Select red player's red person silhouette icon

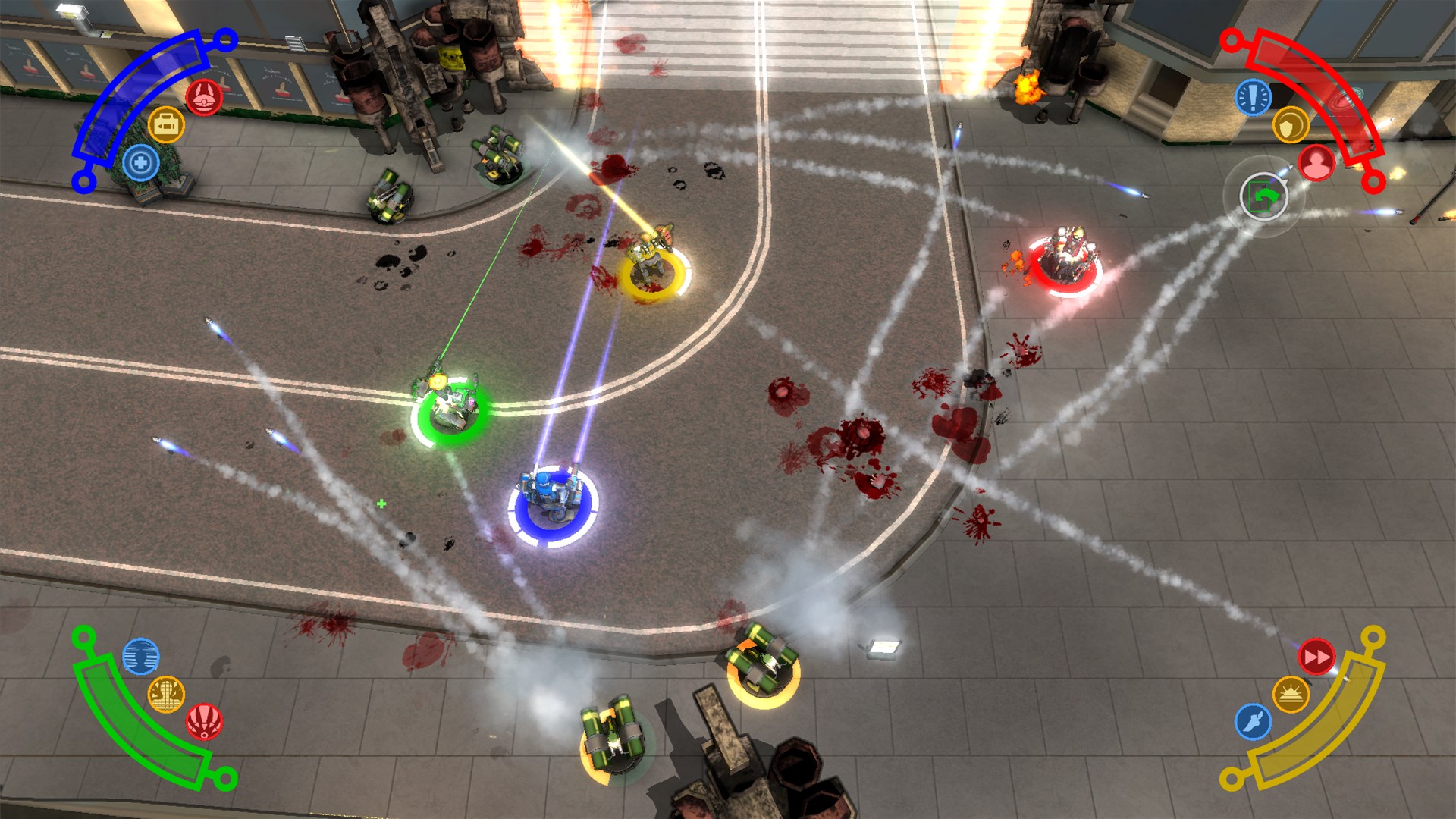pos(1316,162)
